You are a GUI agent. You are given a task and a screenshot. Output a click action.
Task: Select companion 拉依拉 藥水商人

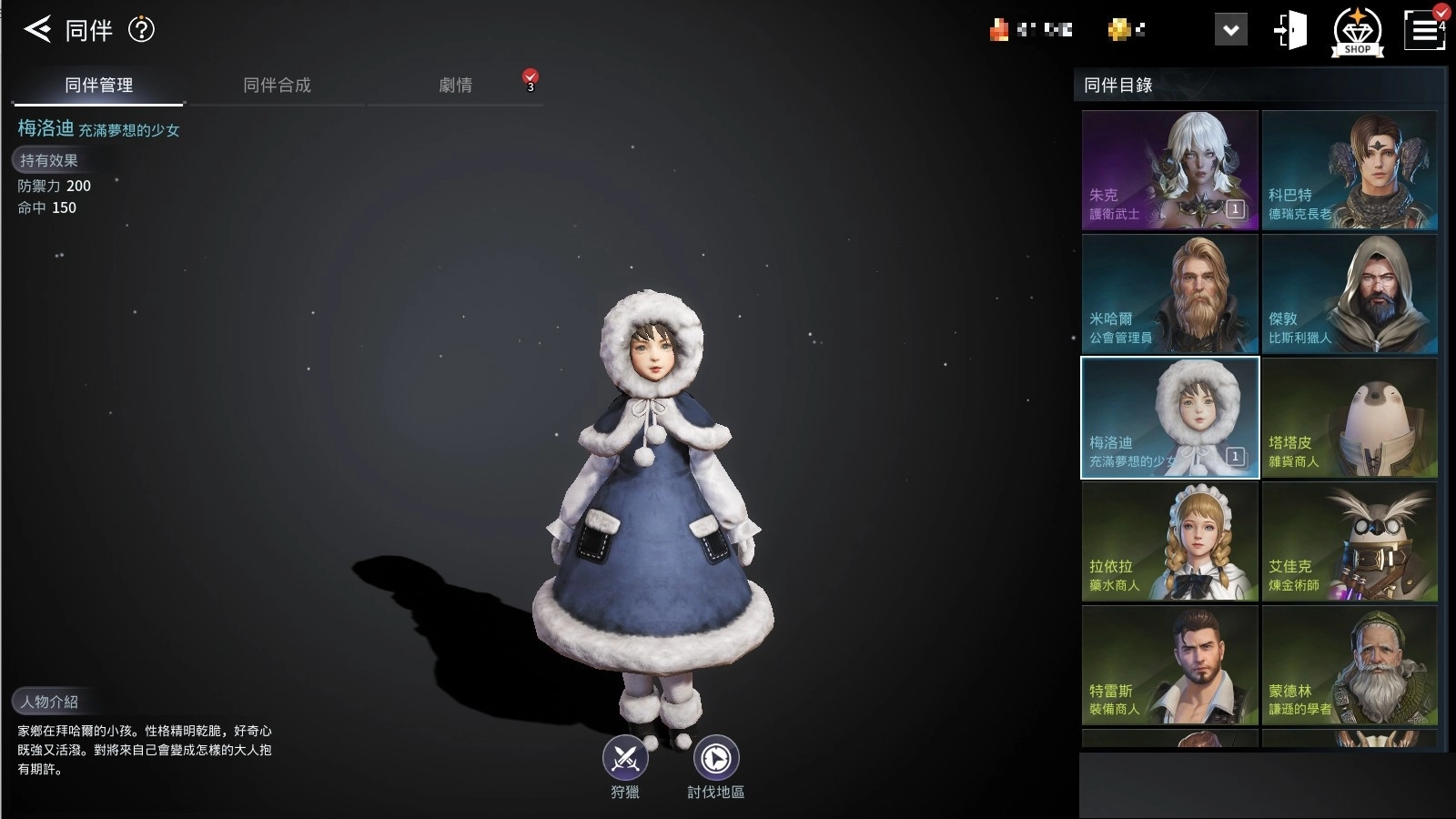(x=1169, y=541)
